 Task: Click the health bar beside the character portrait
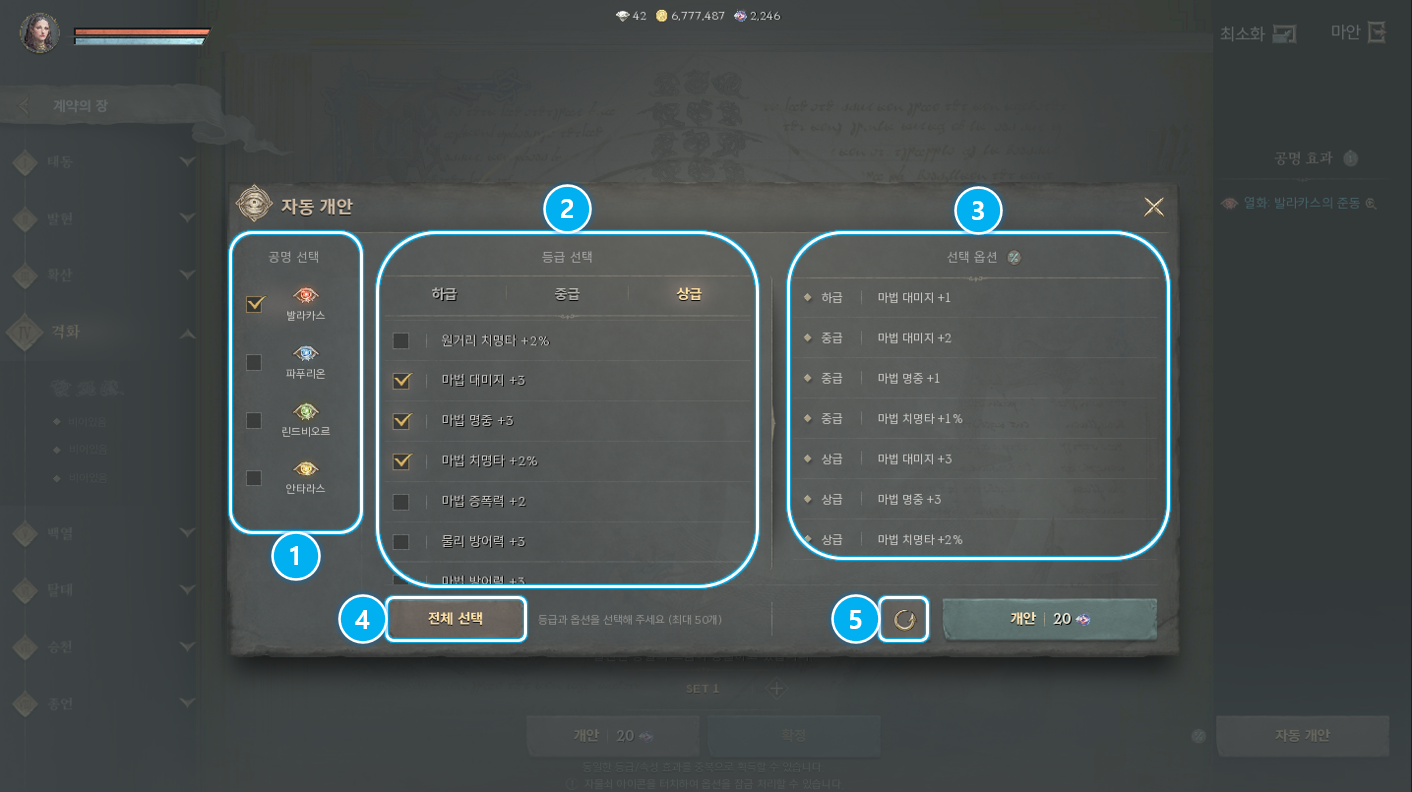pyautogui.click(x=143, y=32)
